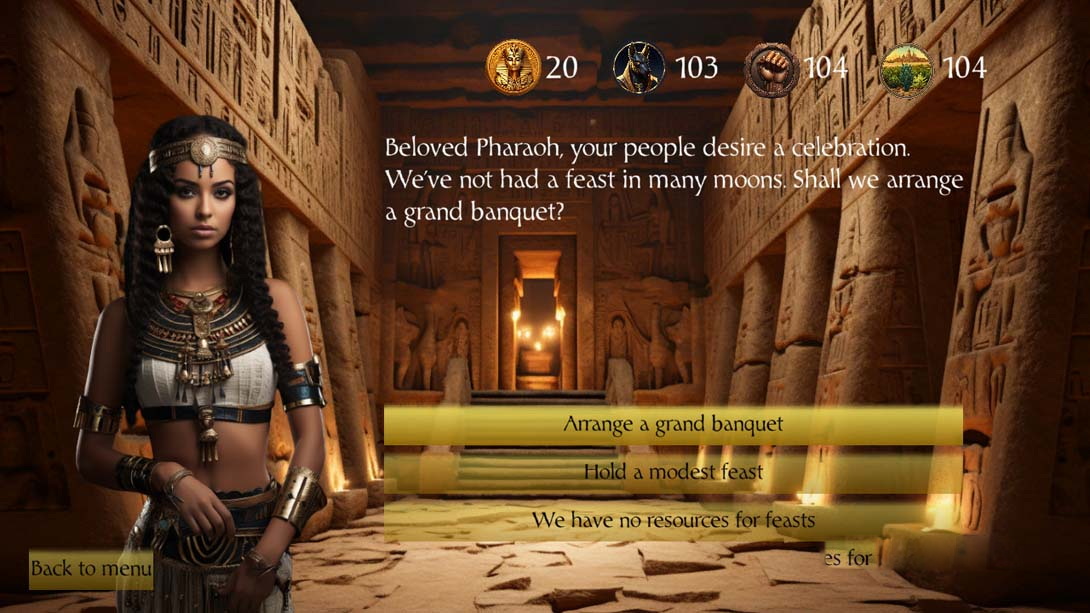
Task: Select the "Hold a modest feast" option
Action: pyautogui.click(x=673, y=472)
